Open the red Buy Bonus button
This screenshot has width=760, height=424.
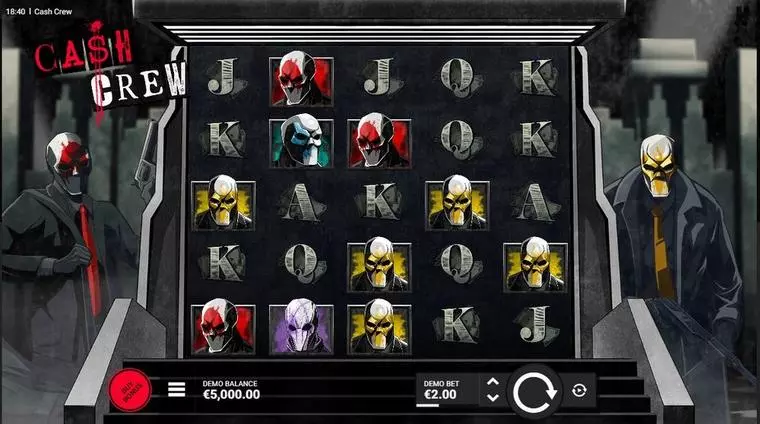tap(129, 390)
